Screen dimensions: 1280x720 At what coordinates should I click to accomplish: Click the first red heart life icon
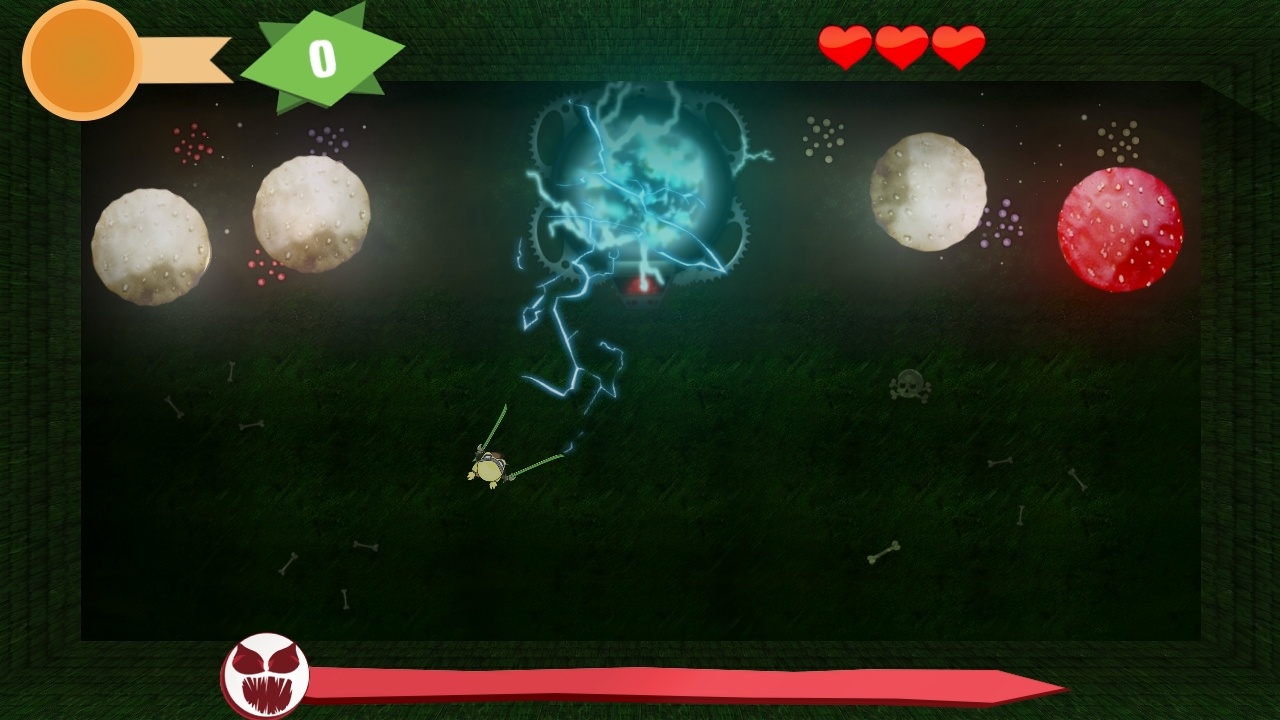845,45
